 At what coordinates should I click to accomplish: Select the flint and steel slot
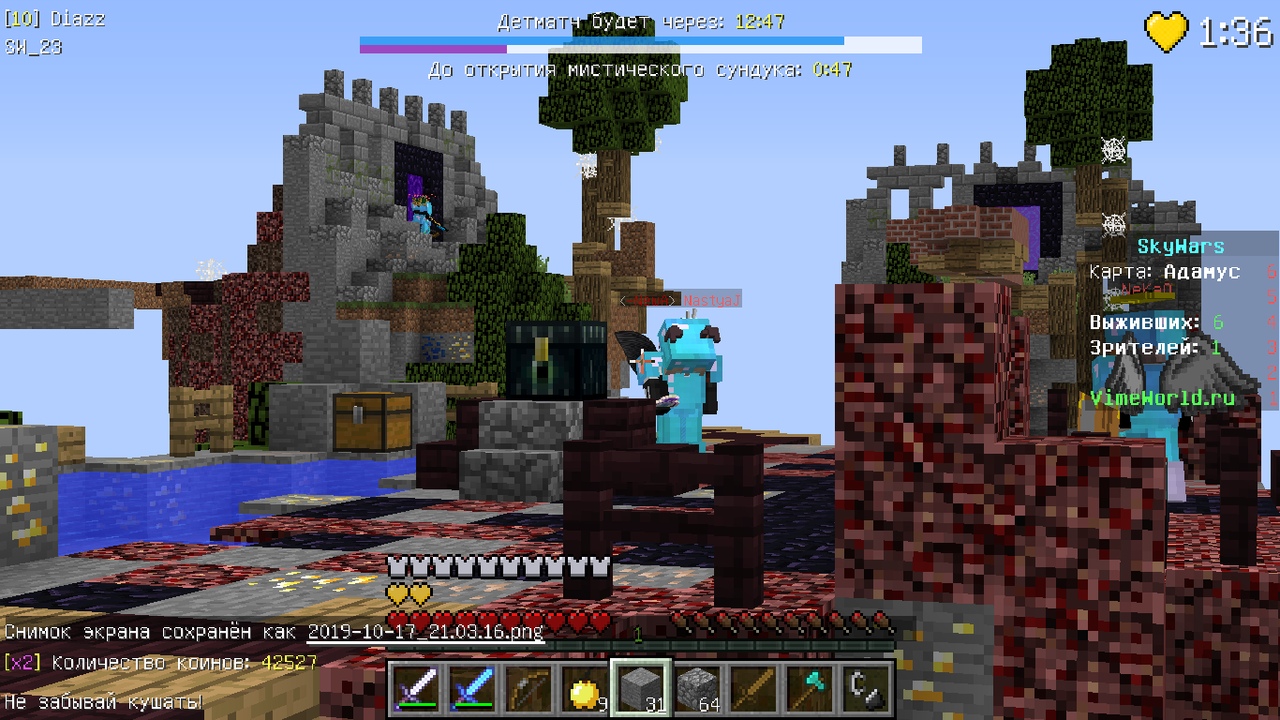click(x=863, y=688)
